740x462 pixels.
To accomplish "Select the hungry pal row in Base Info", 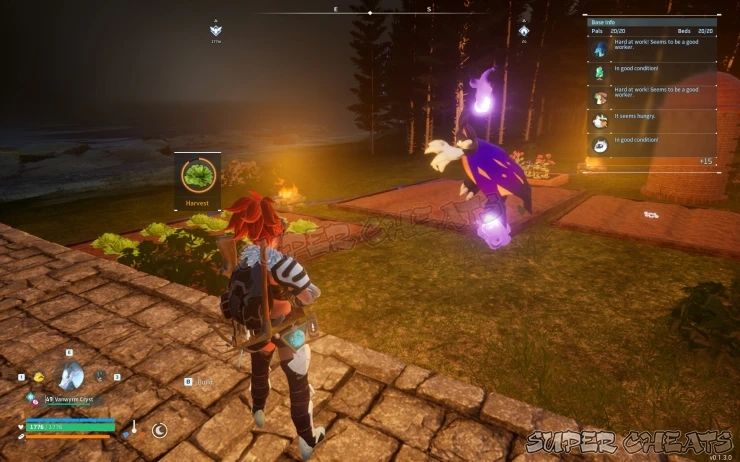I will click(651, 120).
